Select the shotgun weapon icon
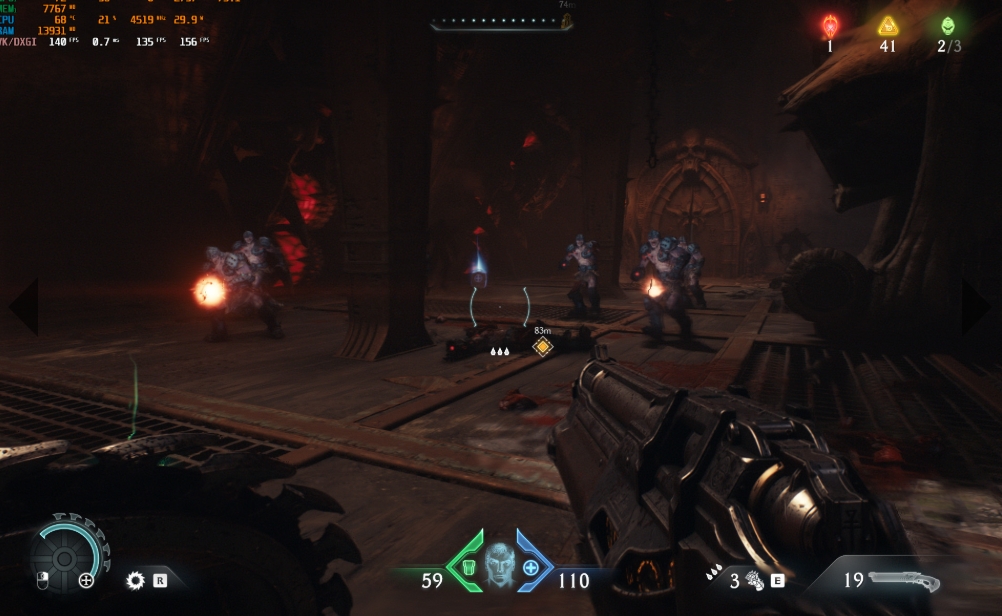1002x616 pixels. pos(903,580)
